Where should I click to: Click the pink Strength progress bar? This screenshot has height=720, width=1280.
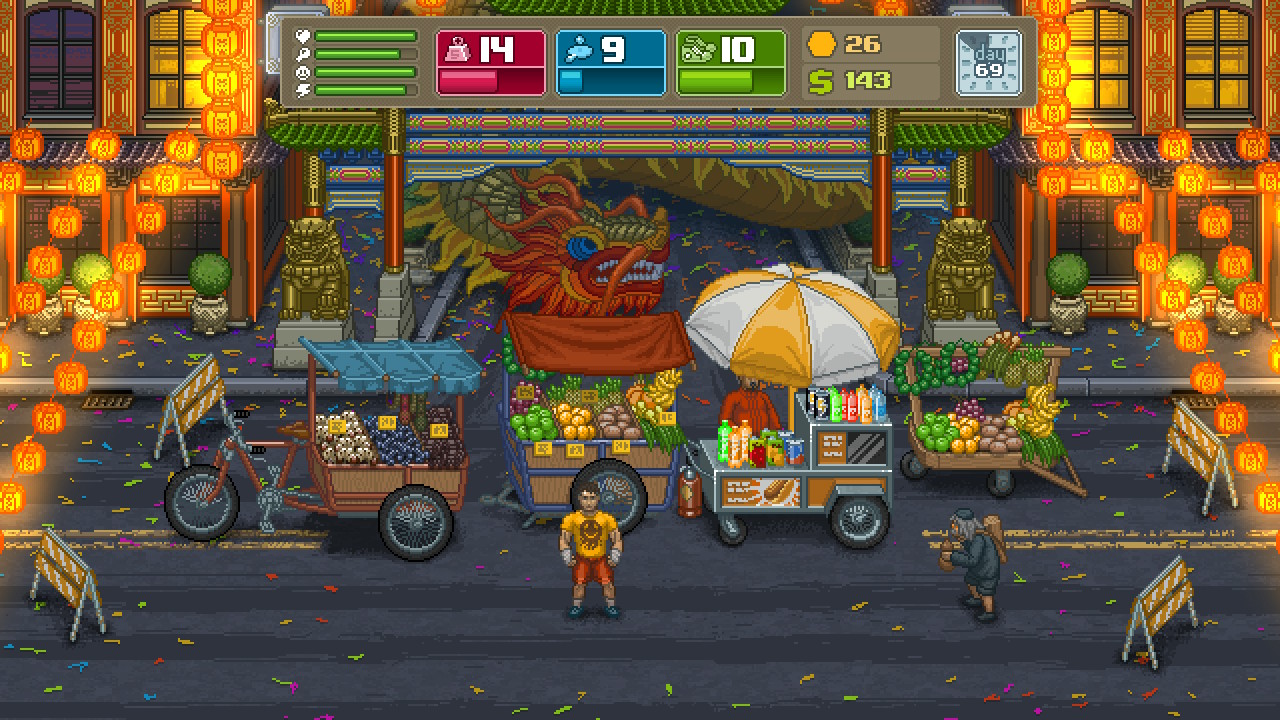click(x=470, y=82)
